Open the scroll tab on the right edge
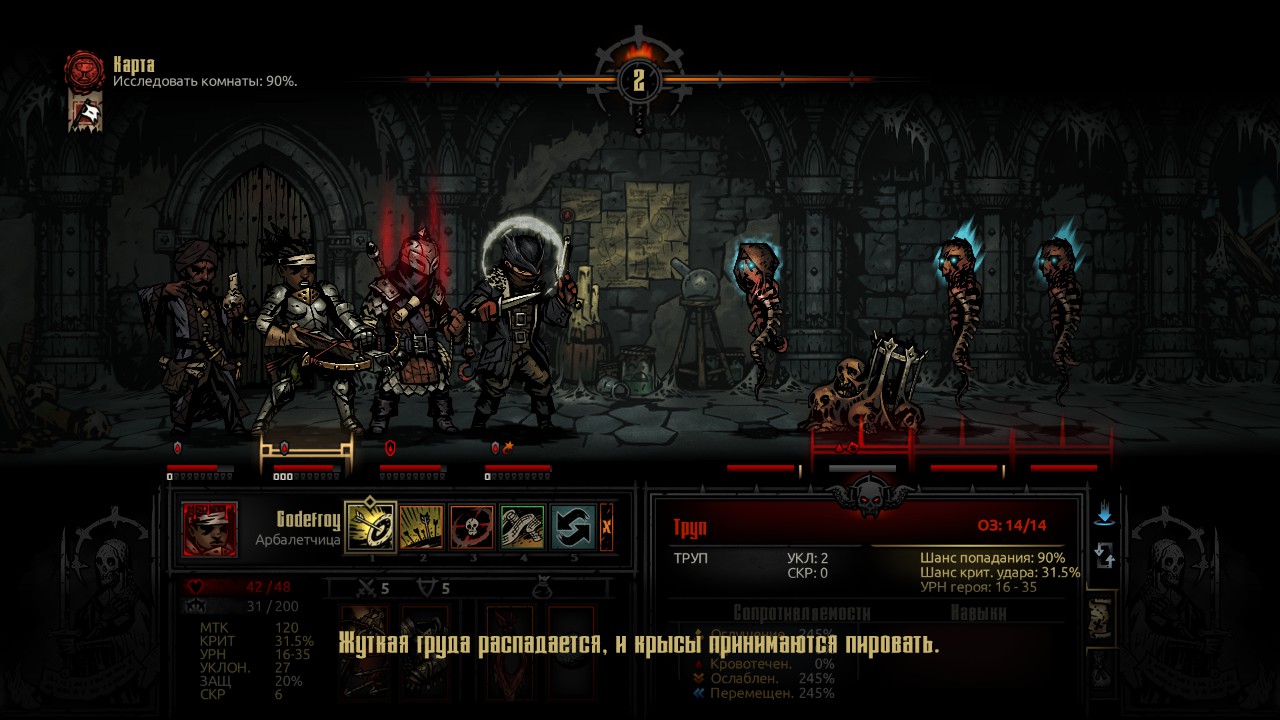 point(1098,618)
